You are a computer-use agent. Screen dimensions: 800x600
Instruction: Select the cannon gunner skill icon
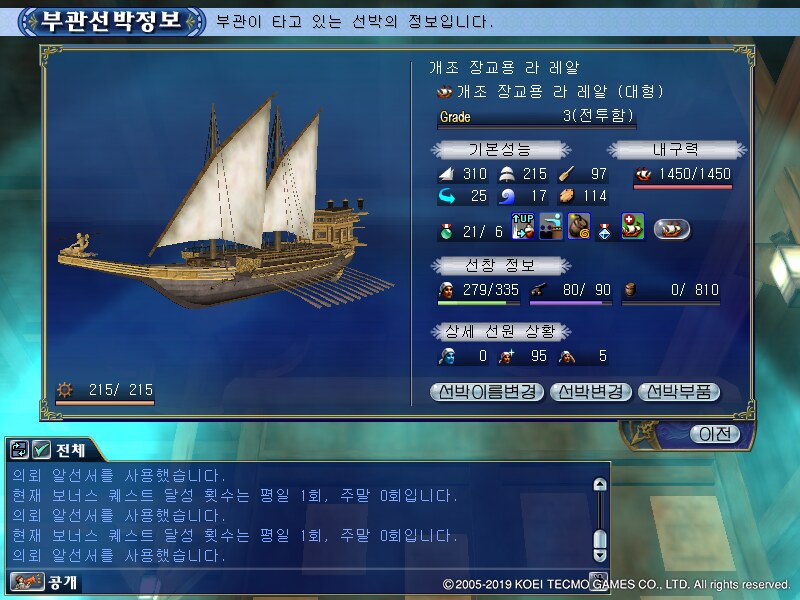(x=551, y=227)
